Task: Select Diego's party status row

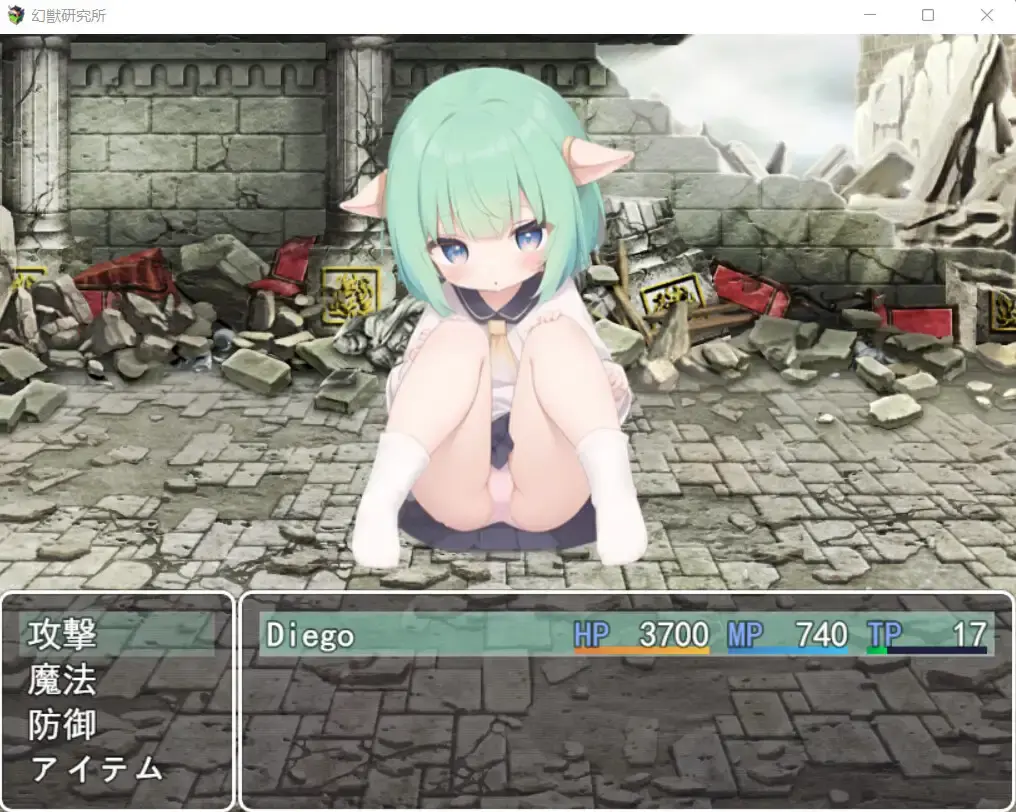Action: pyautogui.click(x=626, y=635)
